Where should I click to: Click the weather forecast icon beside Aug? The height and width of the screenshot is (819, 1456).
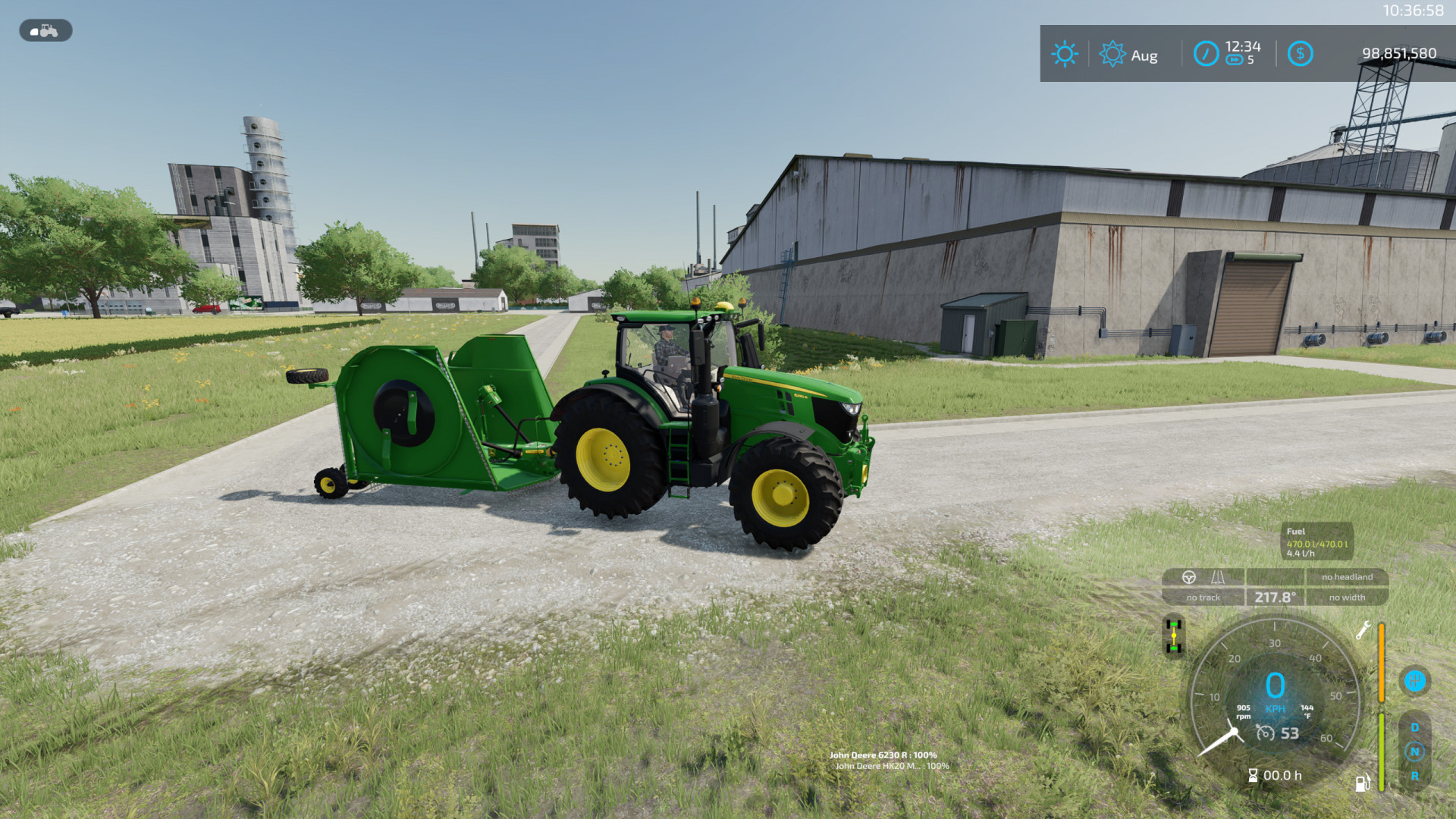click(x=1112, y=54)
